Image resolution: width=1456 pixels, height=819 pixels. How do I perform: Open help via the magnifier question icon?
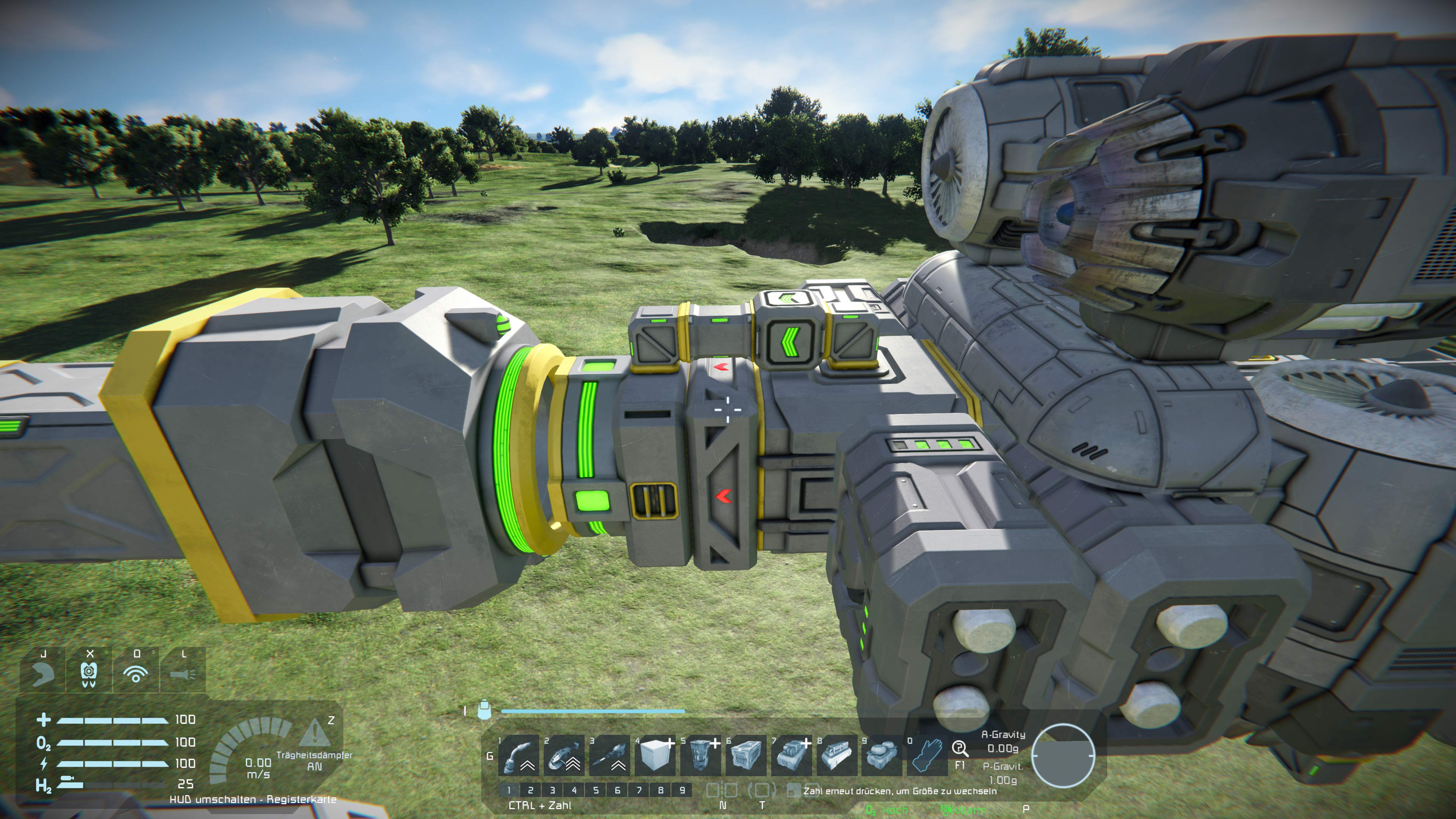pyautogui.click(x=959, y=748)
